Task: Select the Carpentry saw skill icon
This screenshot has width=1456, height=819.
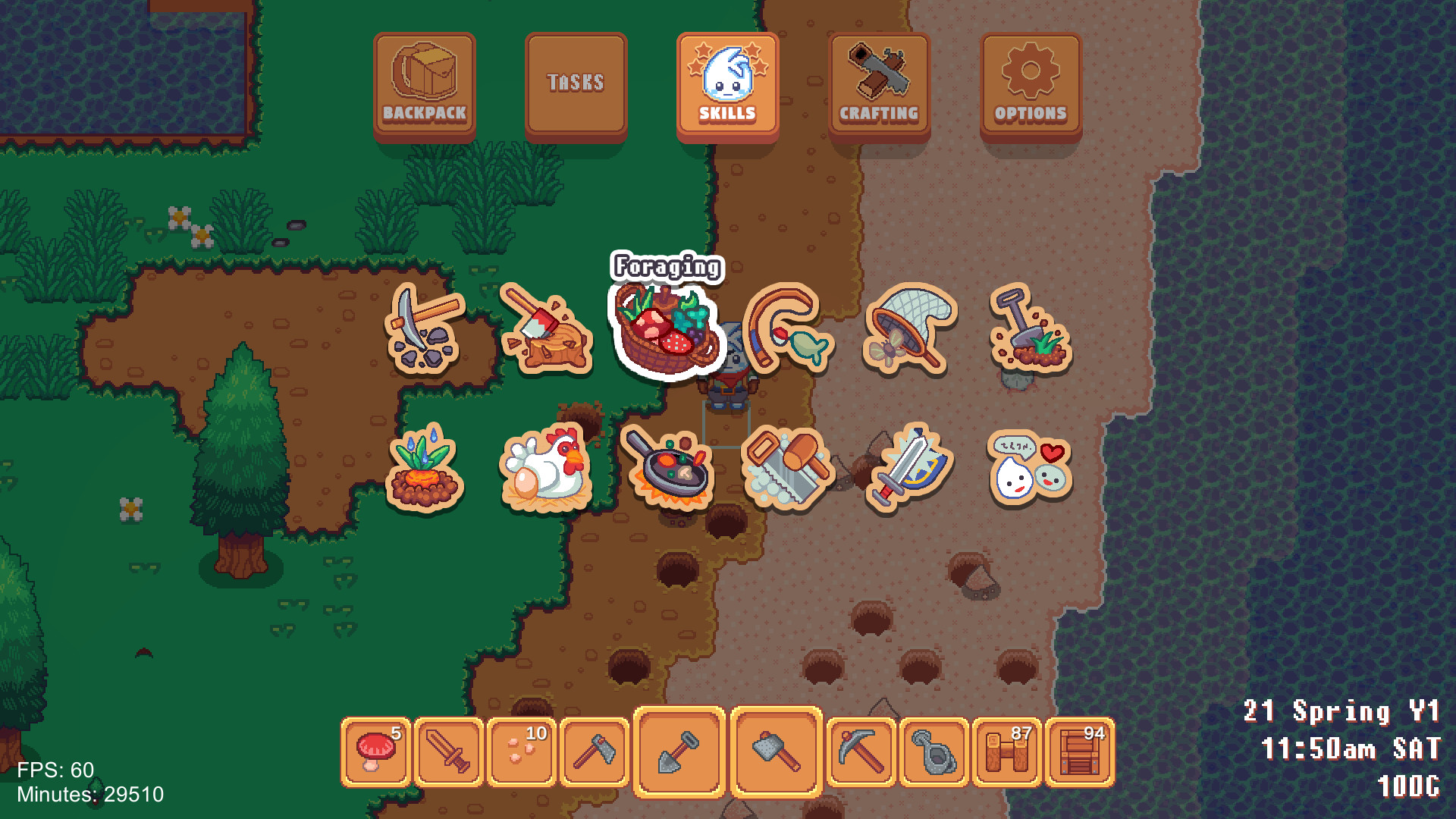Action: (x=787, y=466)
